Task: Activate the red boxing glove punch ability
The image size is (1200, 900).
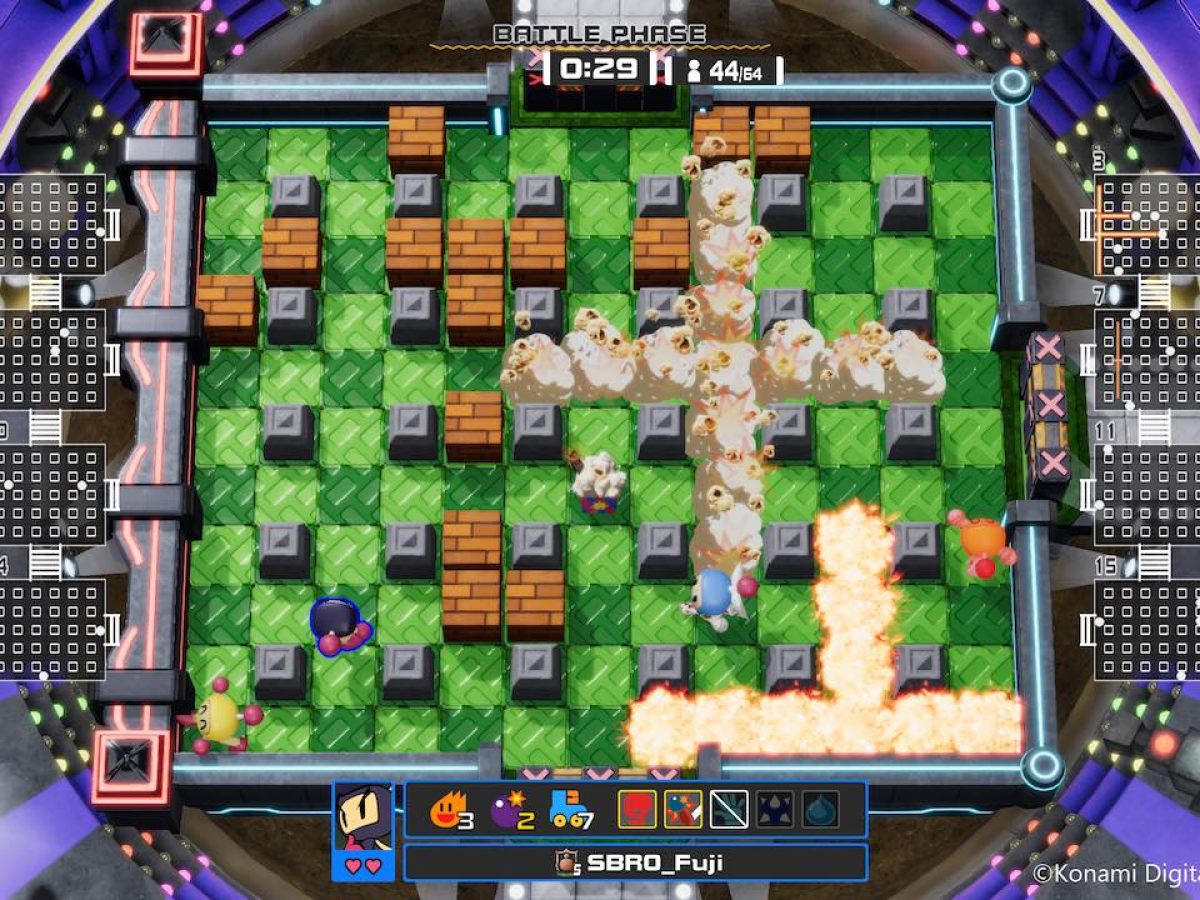Action: 637,809
